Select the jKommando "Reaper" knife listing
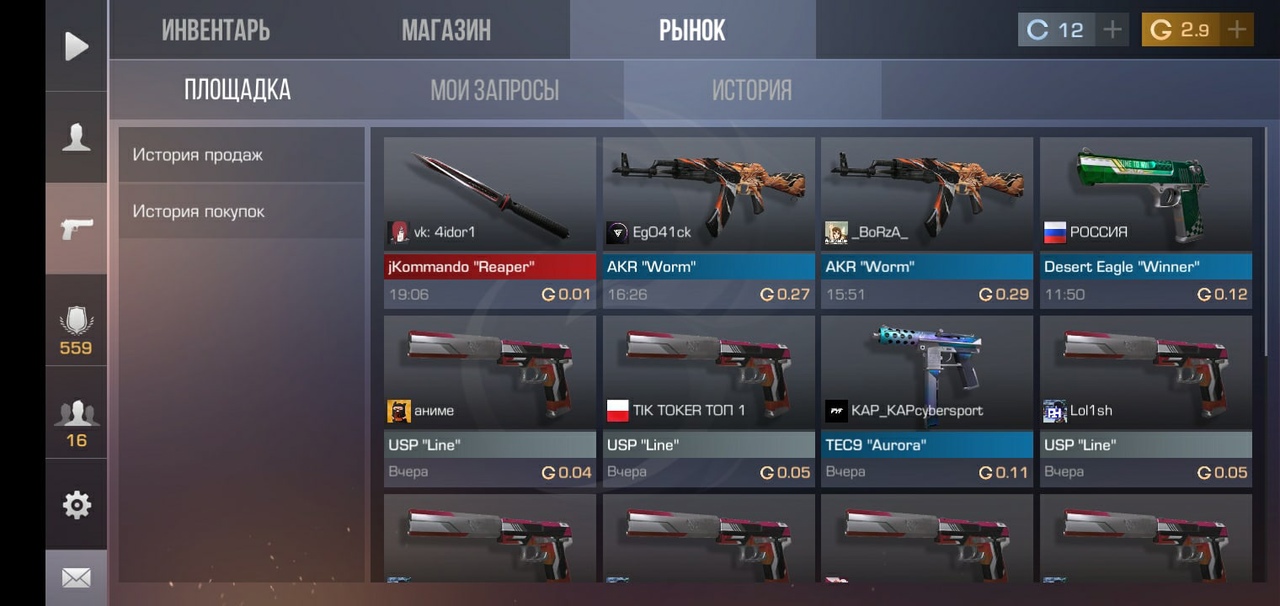Viewport: 1280px width, 606px height. coord(489,222)
